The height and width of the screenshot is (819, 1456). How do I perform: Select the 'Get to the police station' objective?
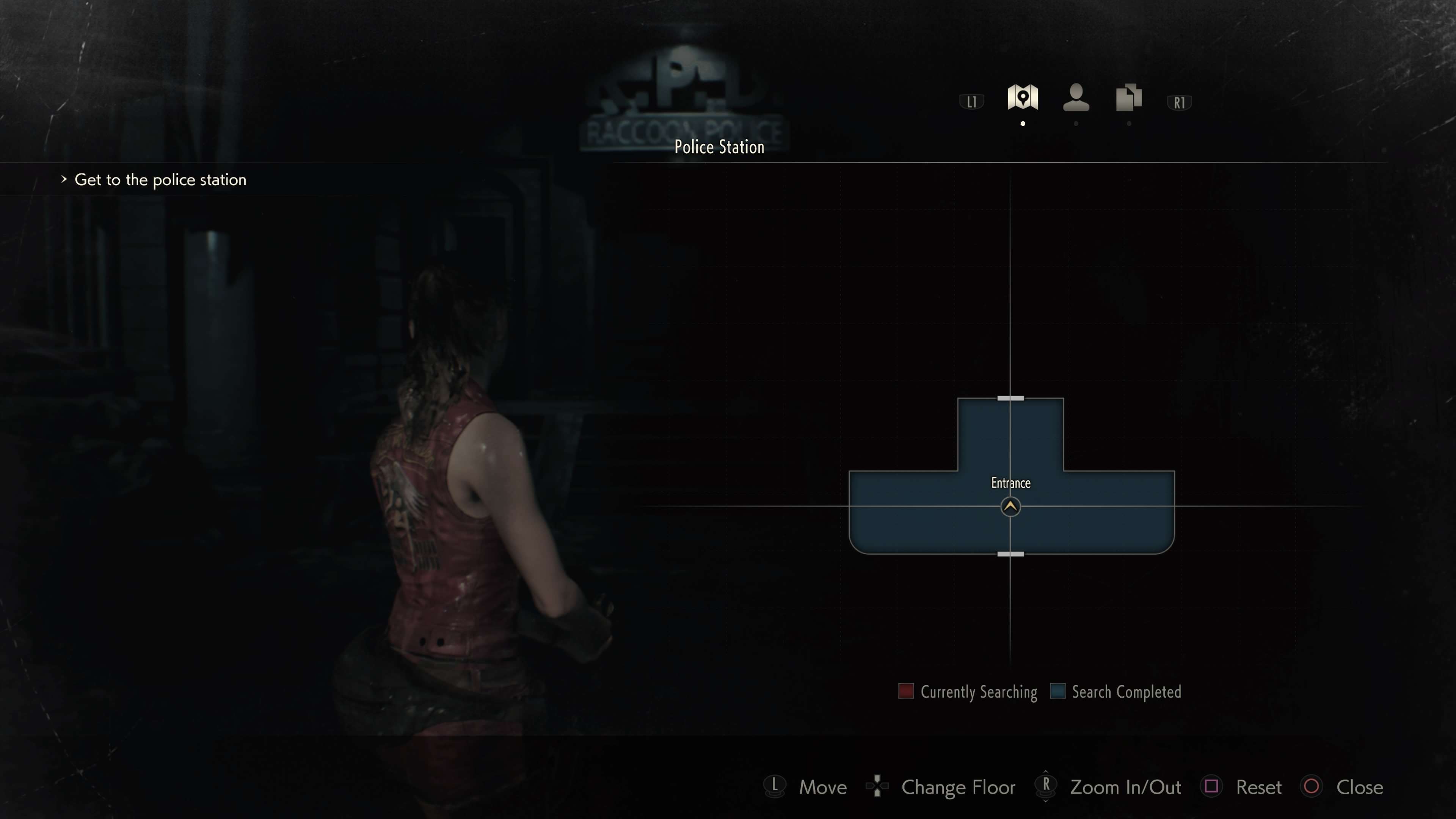click(160, 180)
